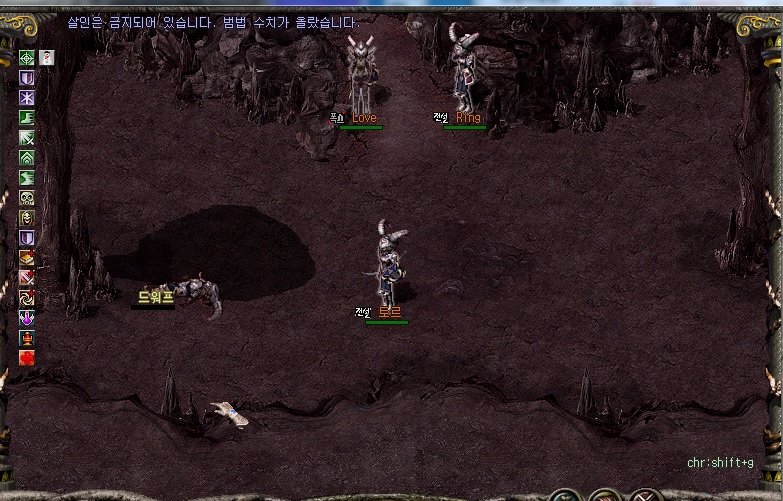783x501 pixels.
Task: Activate the purple snowflake star icon
Action: (x=27, y=98)
